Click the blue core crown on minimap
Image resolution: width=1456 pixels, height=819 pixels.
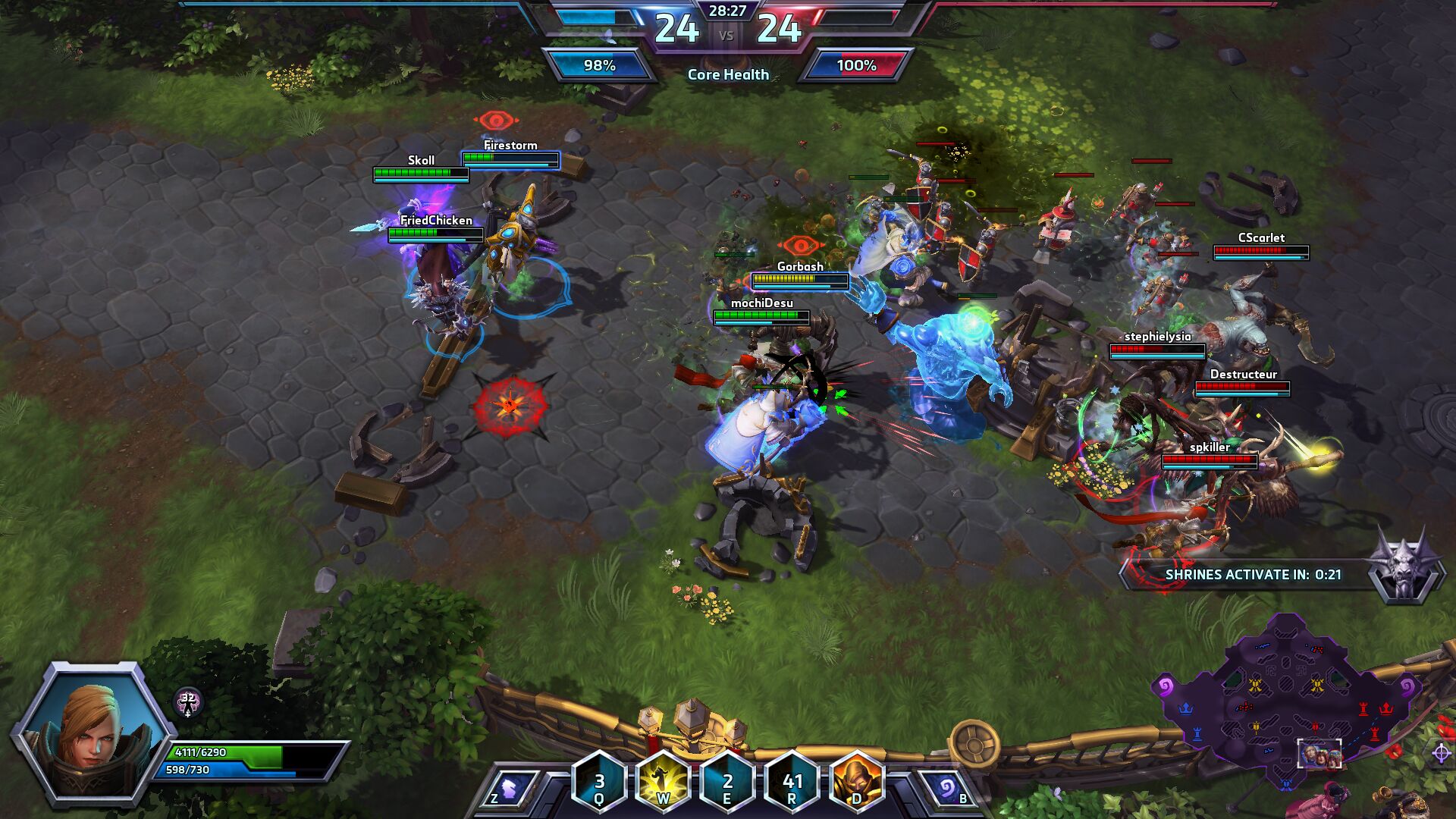1186,708
